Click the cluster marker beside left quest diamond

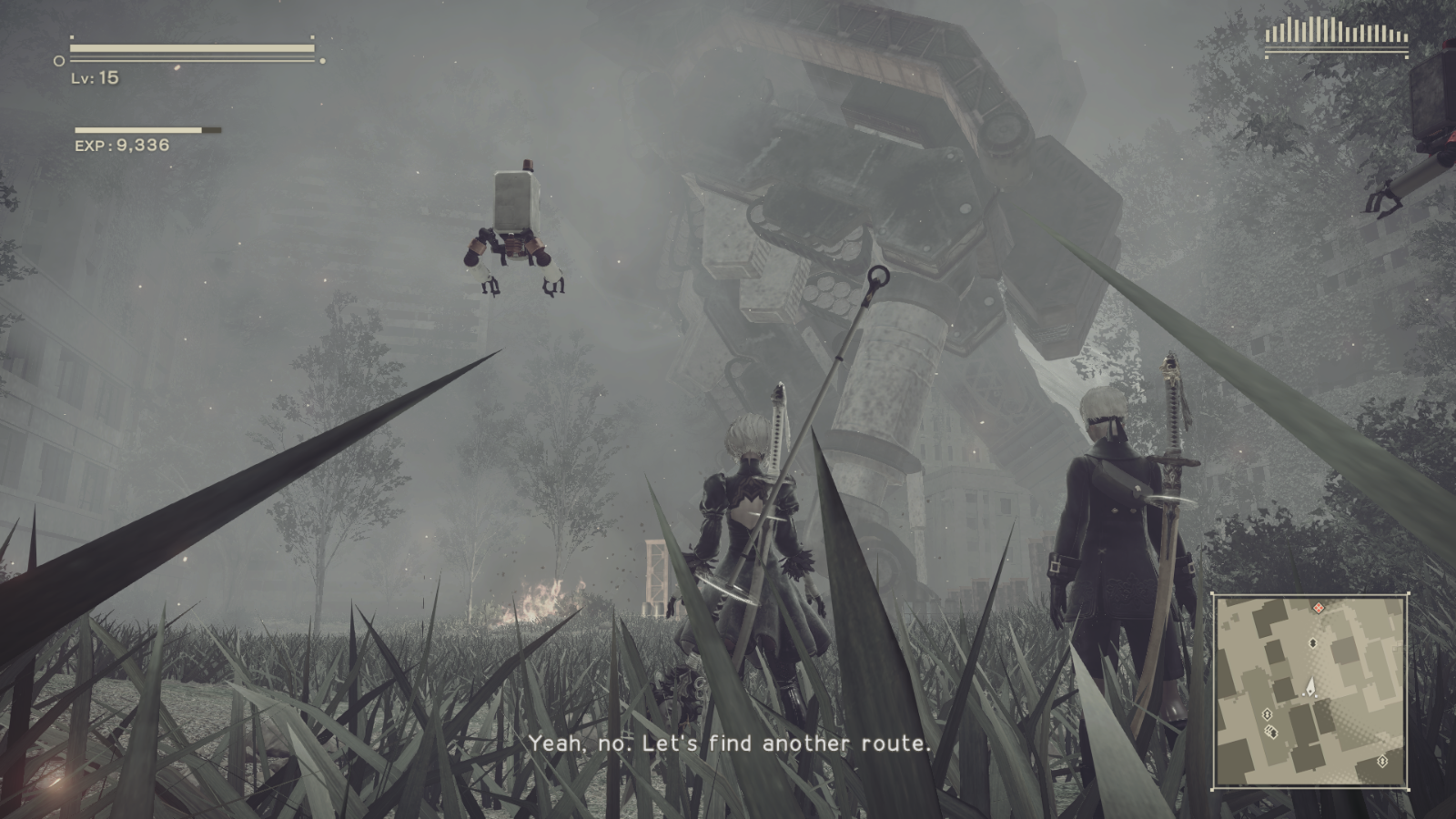(1271, 732)
